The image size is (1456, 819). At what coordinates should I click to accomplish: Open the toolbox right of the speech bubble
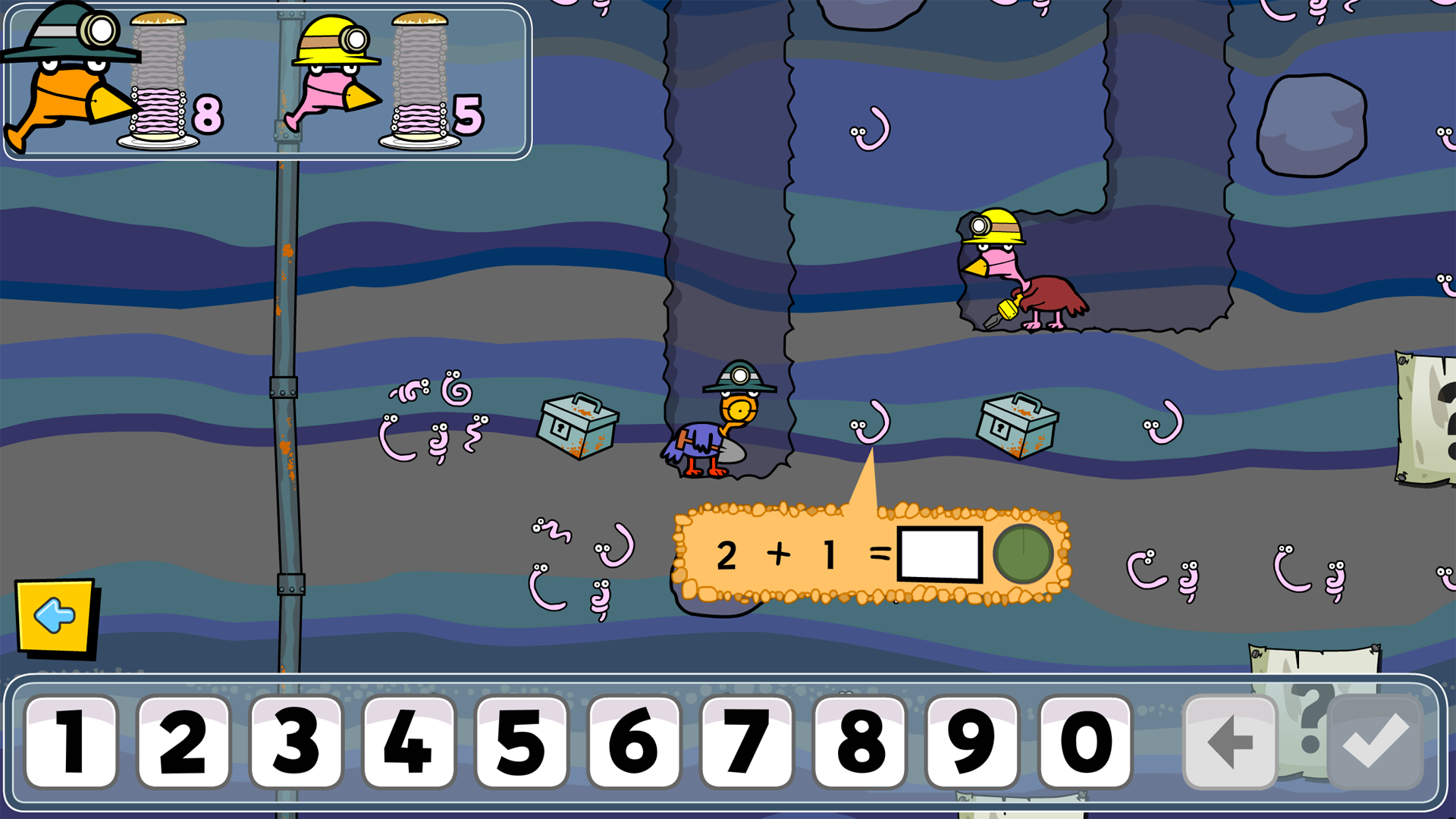pyautogui.click(x=1018, y=426)
